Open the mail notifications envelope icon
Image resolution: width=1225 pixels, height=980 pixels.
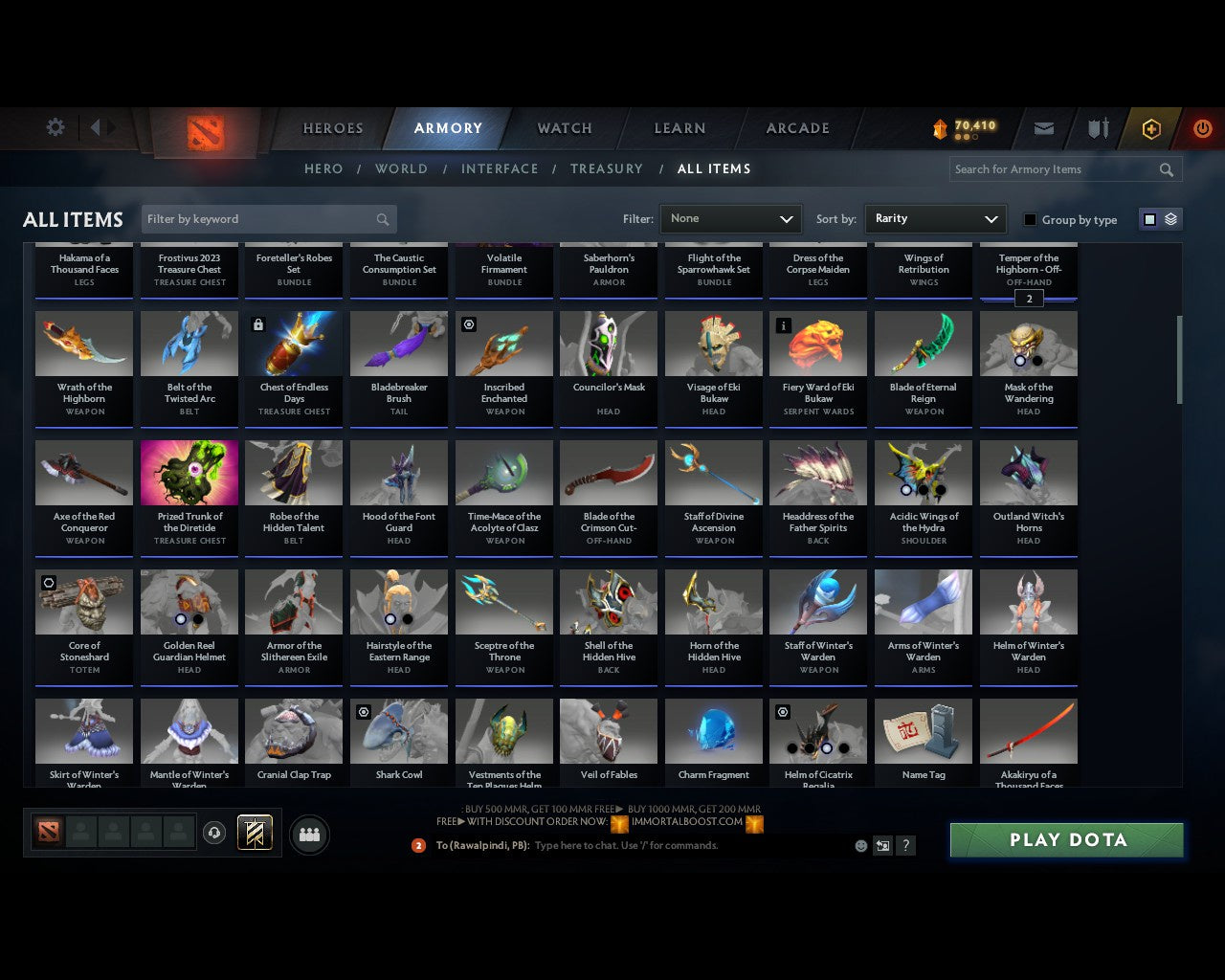[x=1043, y=128]
